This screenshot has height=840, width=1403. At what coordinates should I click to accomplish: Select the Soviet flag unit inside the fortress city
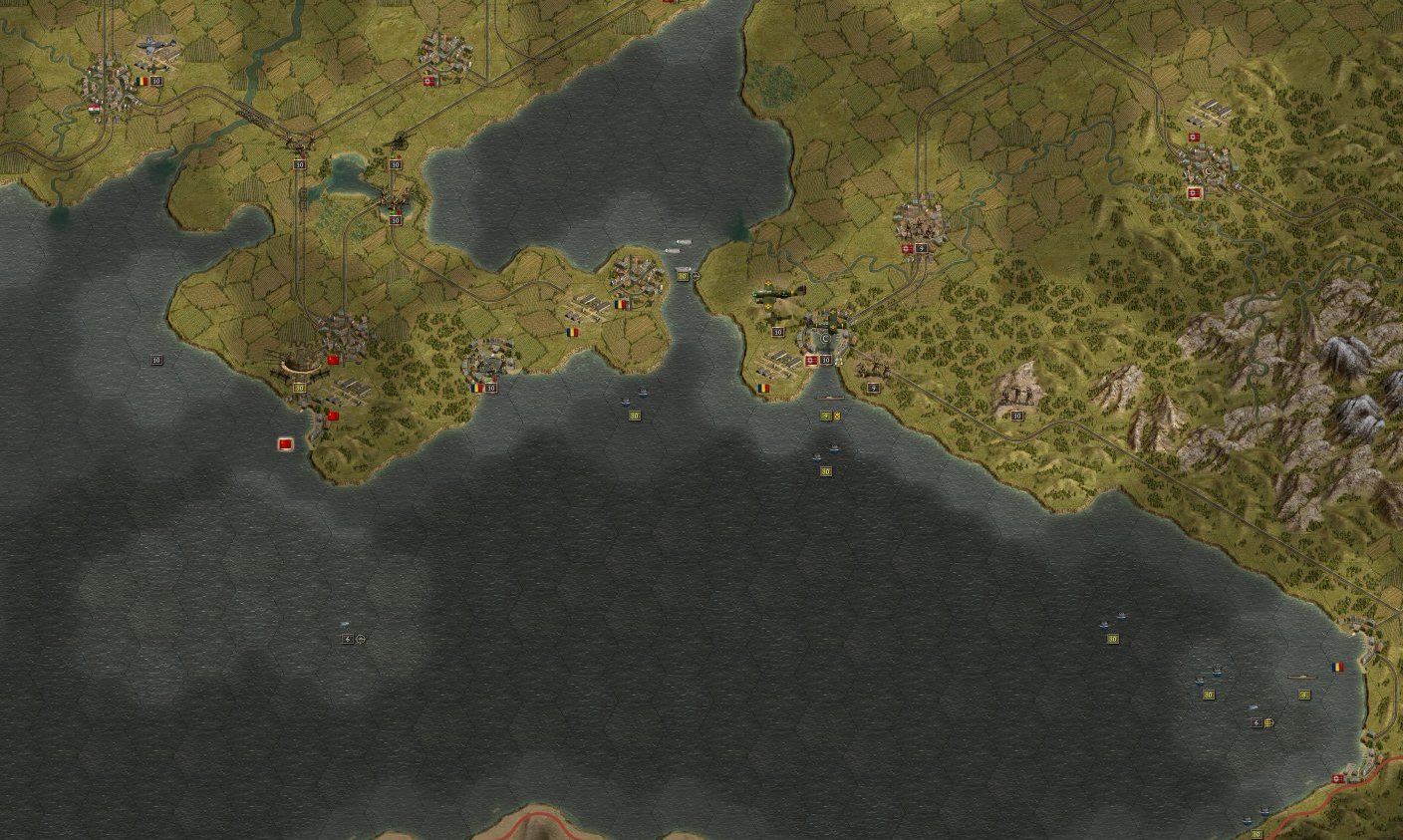pos(334,359)
